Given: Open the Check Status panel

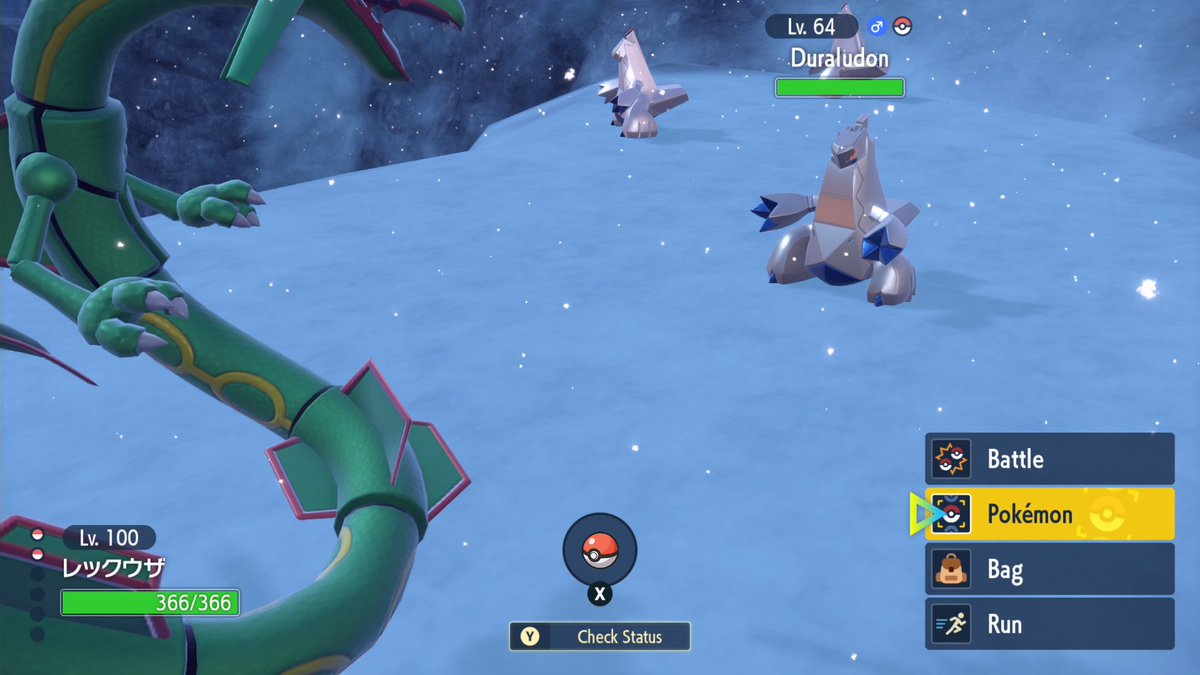Looking at the screenshot, I should click(600, 636).
